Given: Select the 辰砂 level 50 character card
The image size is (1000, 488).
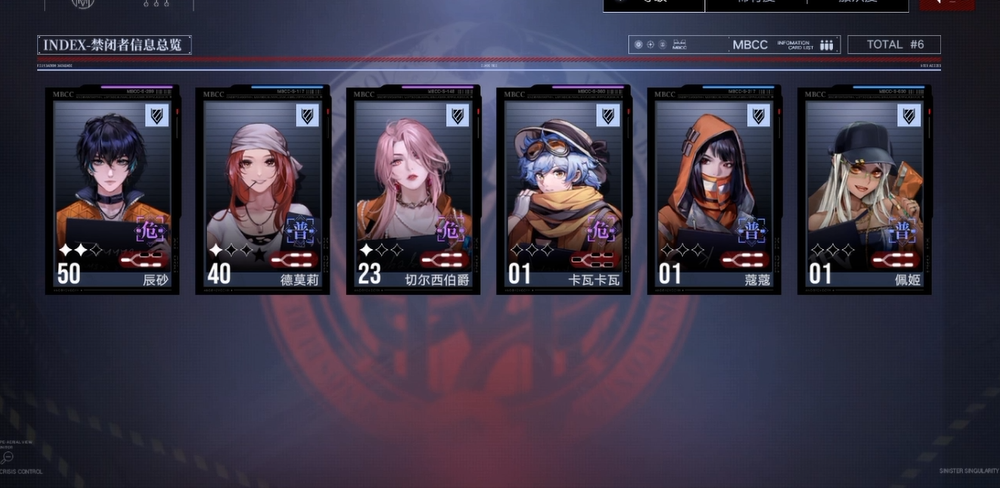Looking at the screenshot, I should 112,190.
